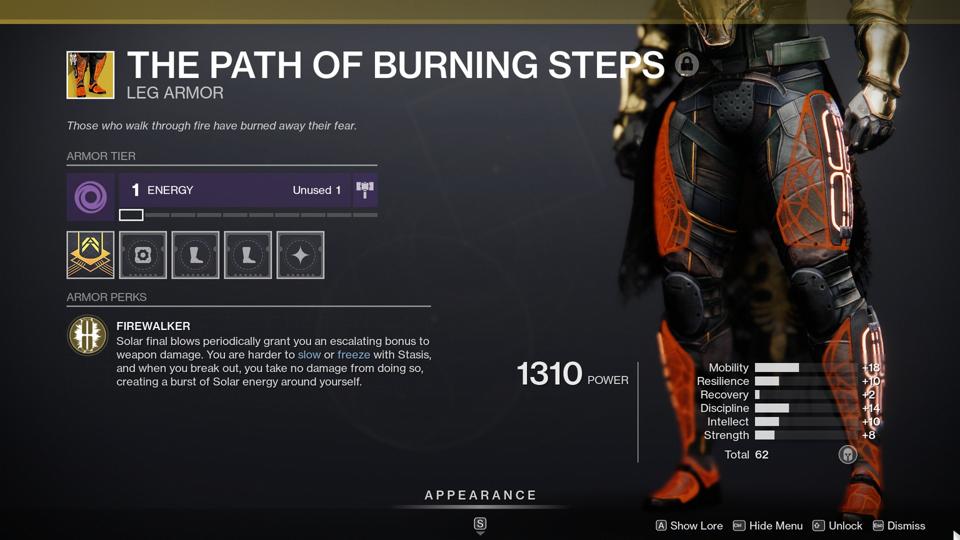960x540 pixels.
Task: Select the Void energy type icon
Action: [x=91, y=197]
